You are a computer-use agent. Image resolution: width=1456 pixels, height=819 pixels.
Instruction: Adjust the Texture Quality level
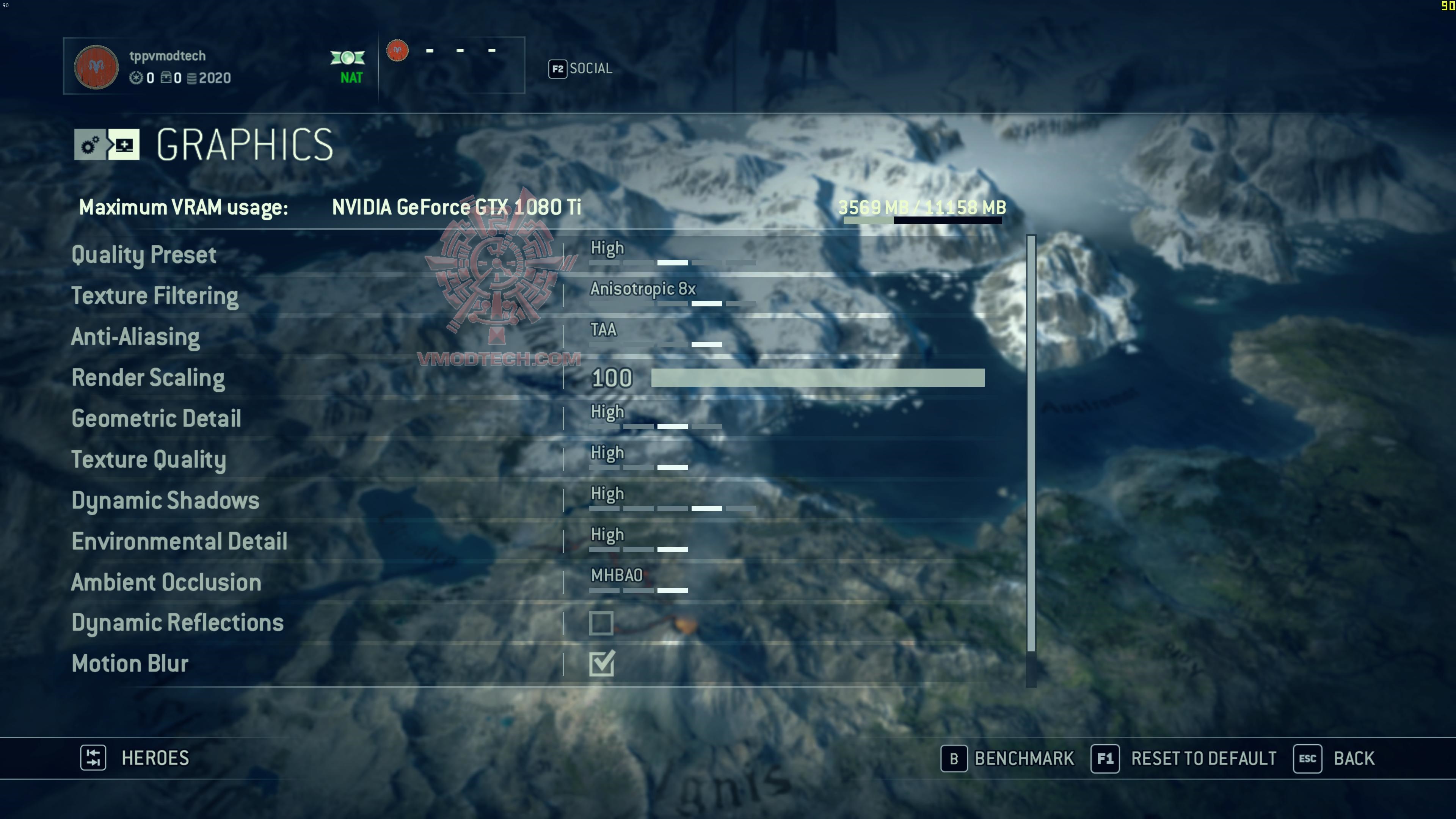[x=639, y=460]
